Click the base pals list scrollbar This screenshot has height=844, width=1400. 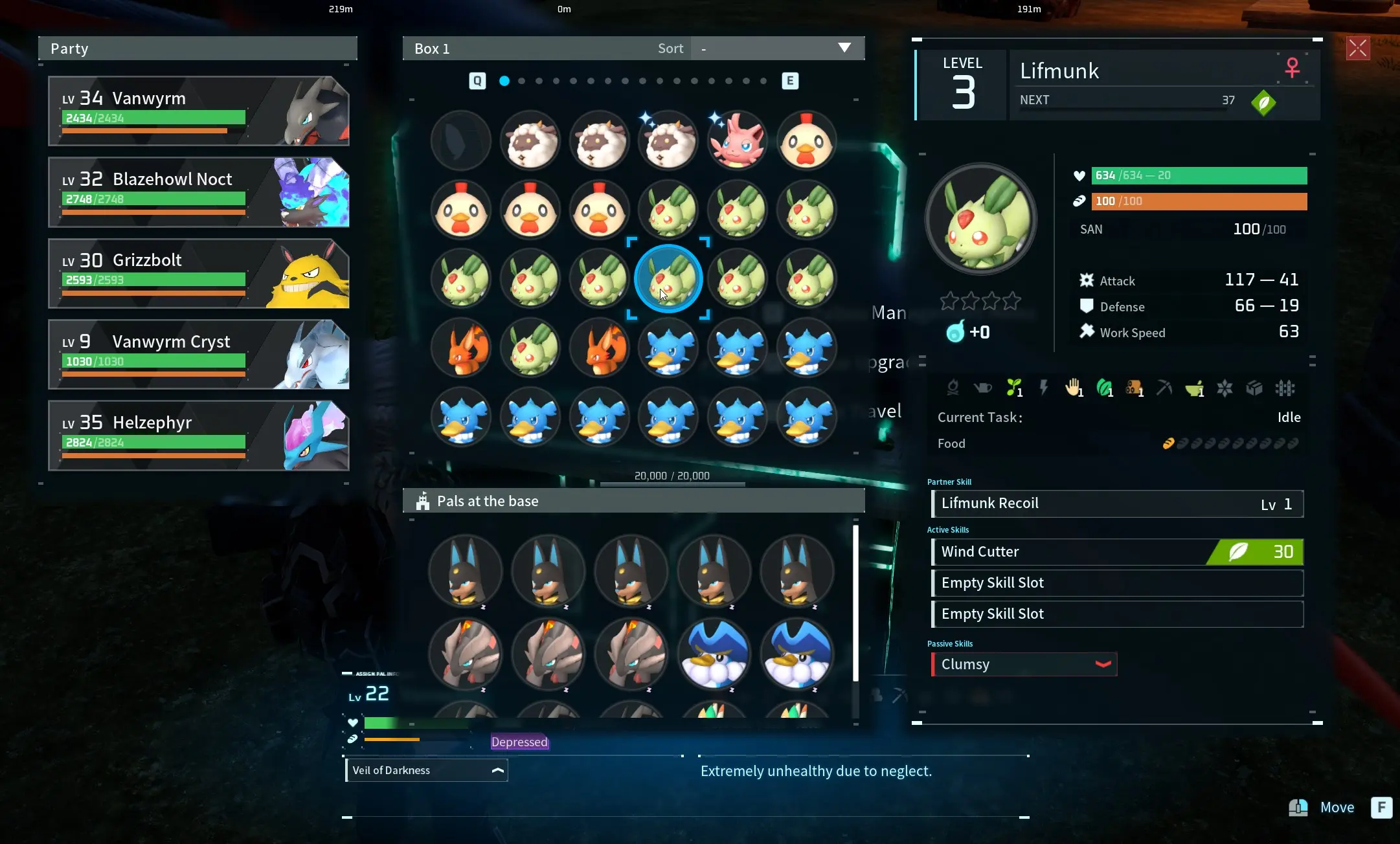coord(855,602)
